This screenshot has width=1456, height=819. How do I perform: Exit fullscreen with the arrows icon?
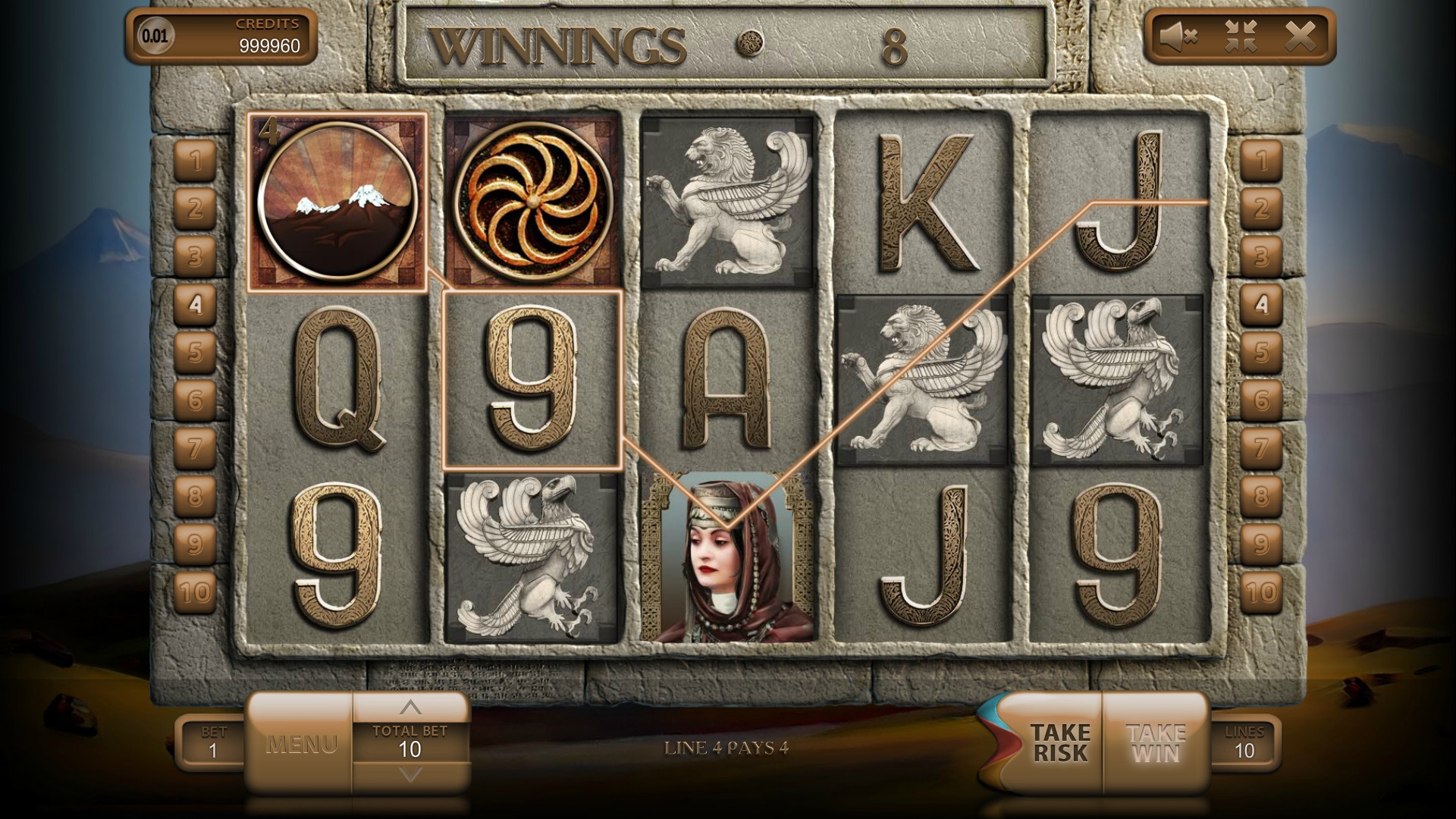click(x=1241, y=36)
